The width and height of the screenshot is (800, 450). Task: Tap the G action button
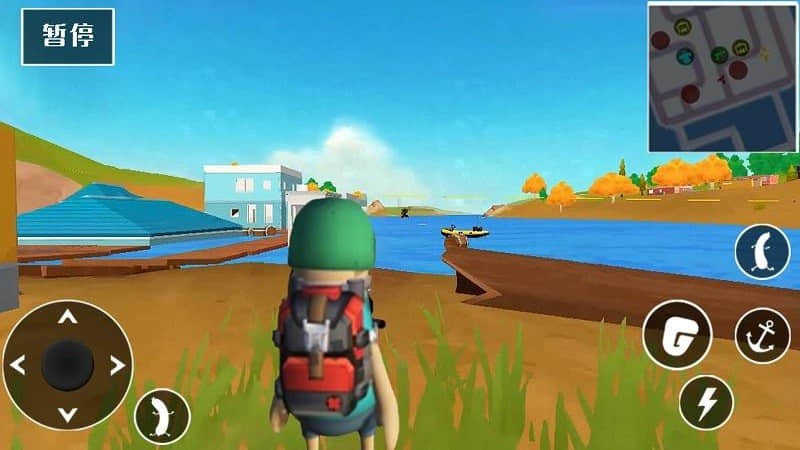click(x=677, y=335)
